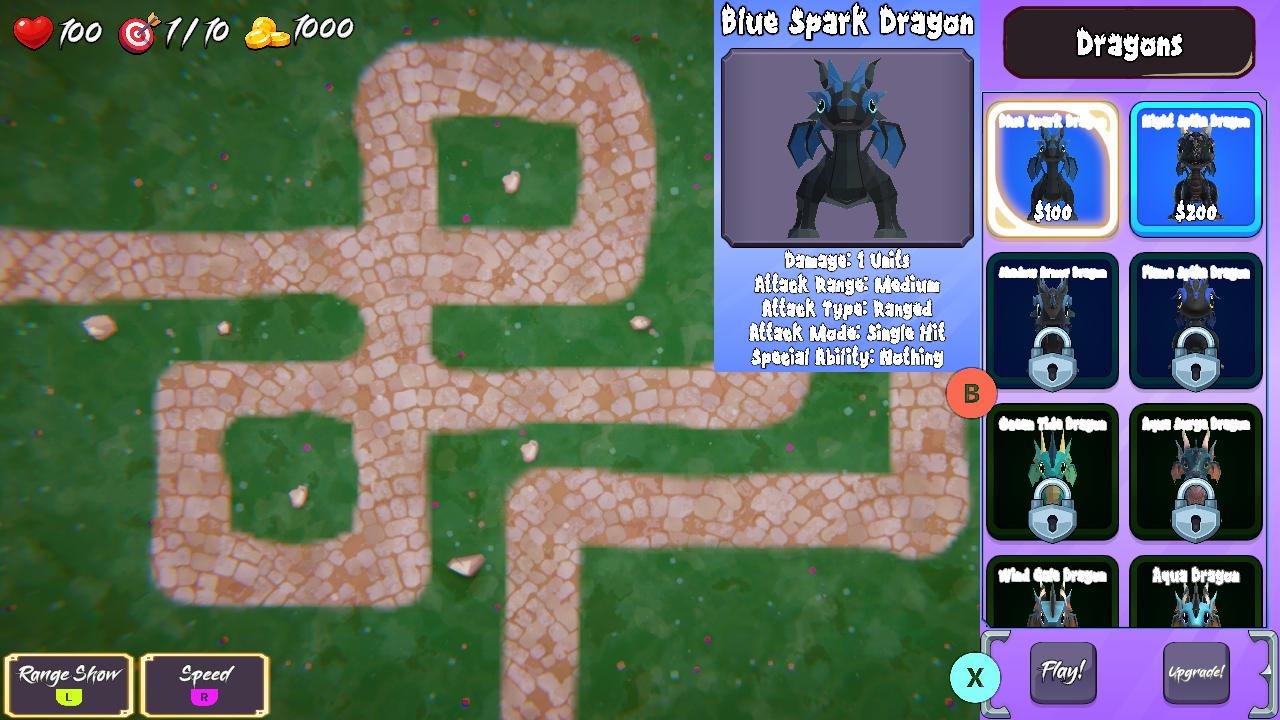Screen dimensions: 1280x720
Task: Click the grayed Upgrade! button
Action: click(1197, 673)
